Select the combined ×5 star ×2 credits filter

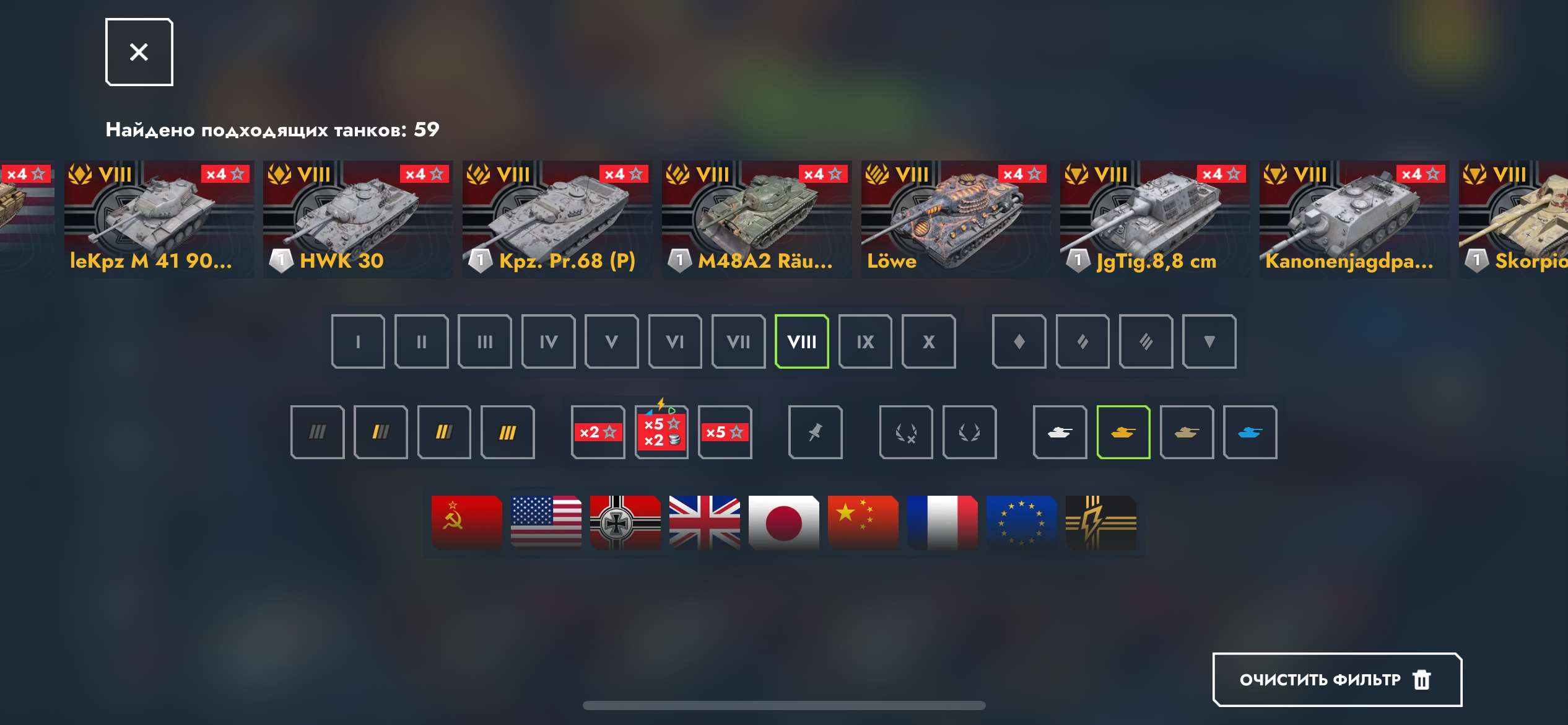point(661,432)
